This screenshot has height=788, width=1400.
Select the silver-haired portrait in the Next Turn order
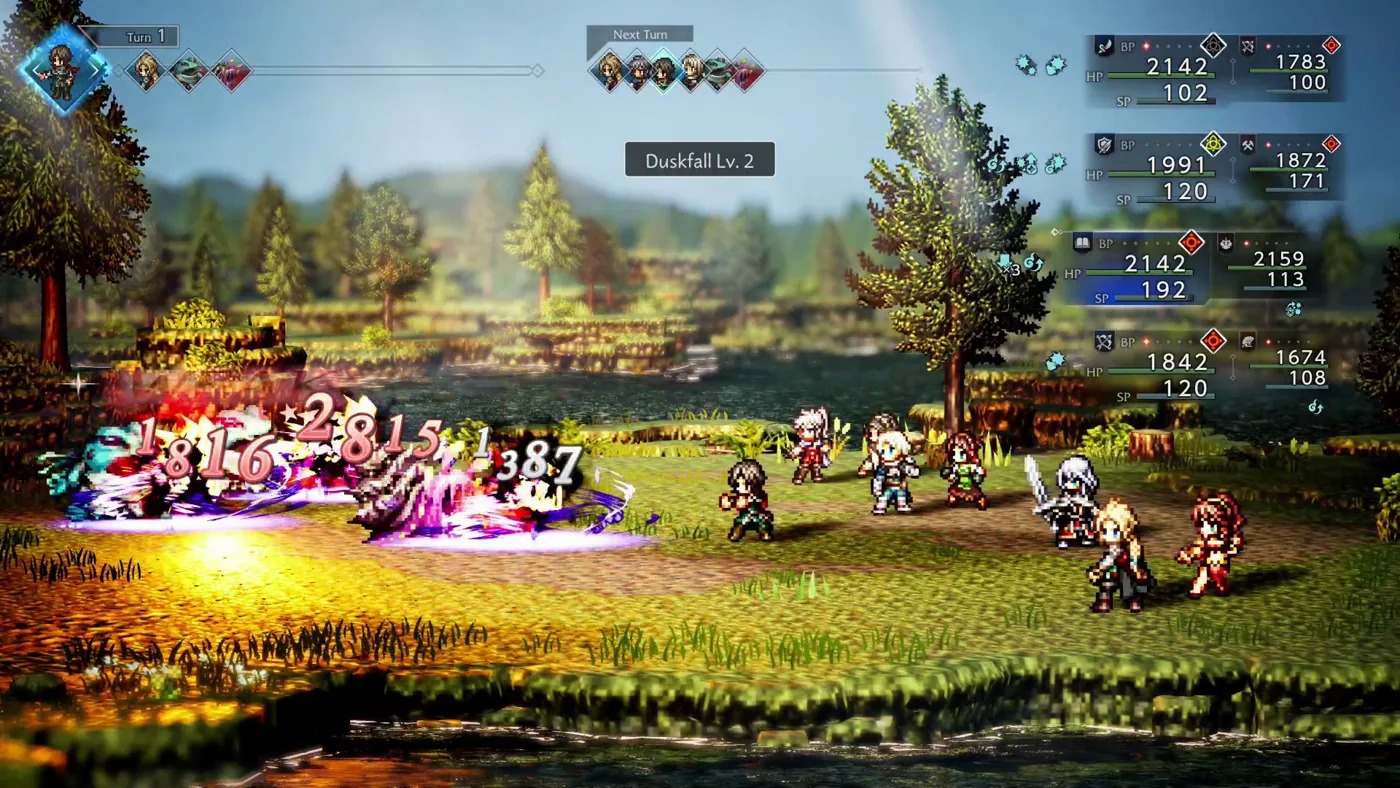[x=636, y=71]
